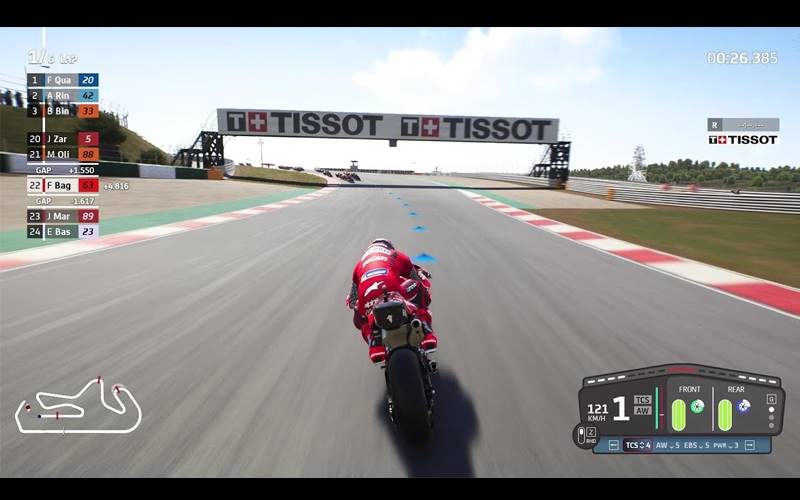Select F Qua in the standings list
800x500 pixels.
(62, 80)
